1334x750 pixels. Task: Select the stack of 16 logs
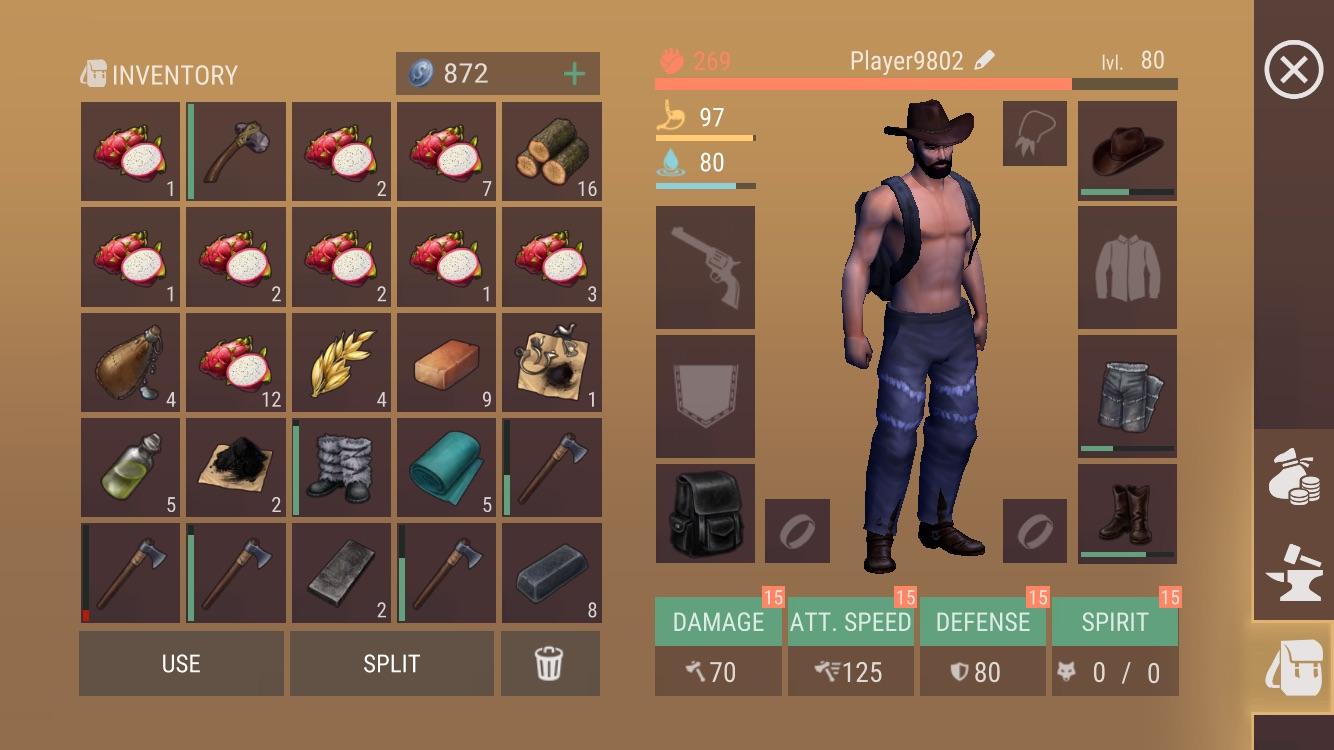(x=551, y=151)
